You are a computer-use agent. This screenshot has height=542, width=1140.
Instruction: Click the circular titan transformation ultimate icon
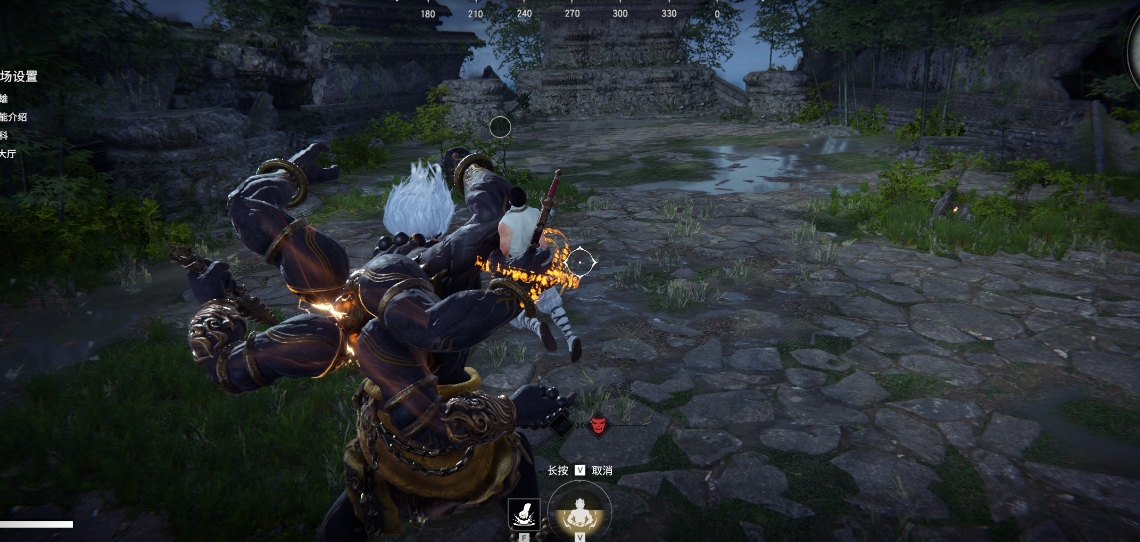coord(579,510)
